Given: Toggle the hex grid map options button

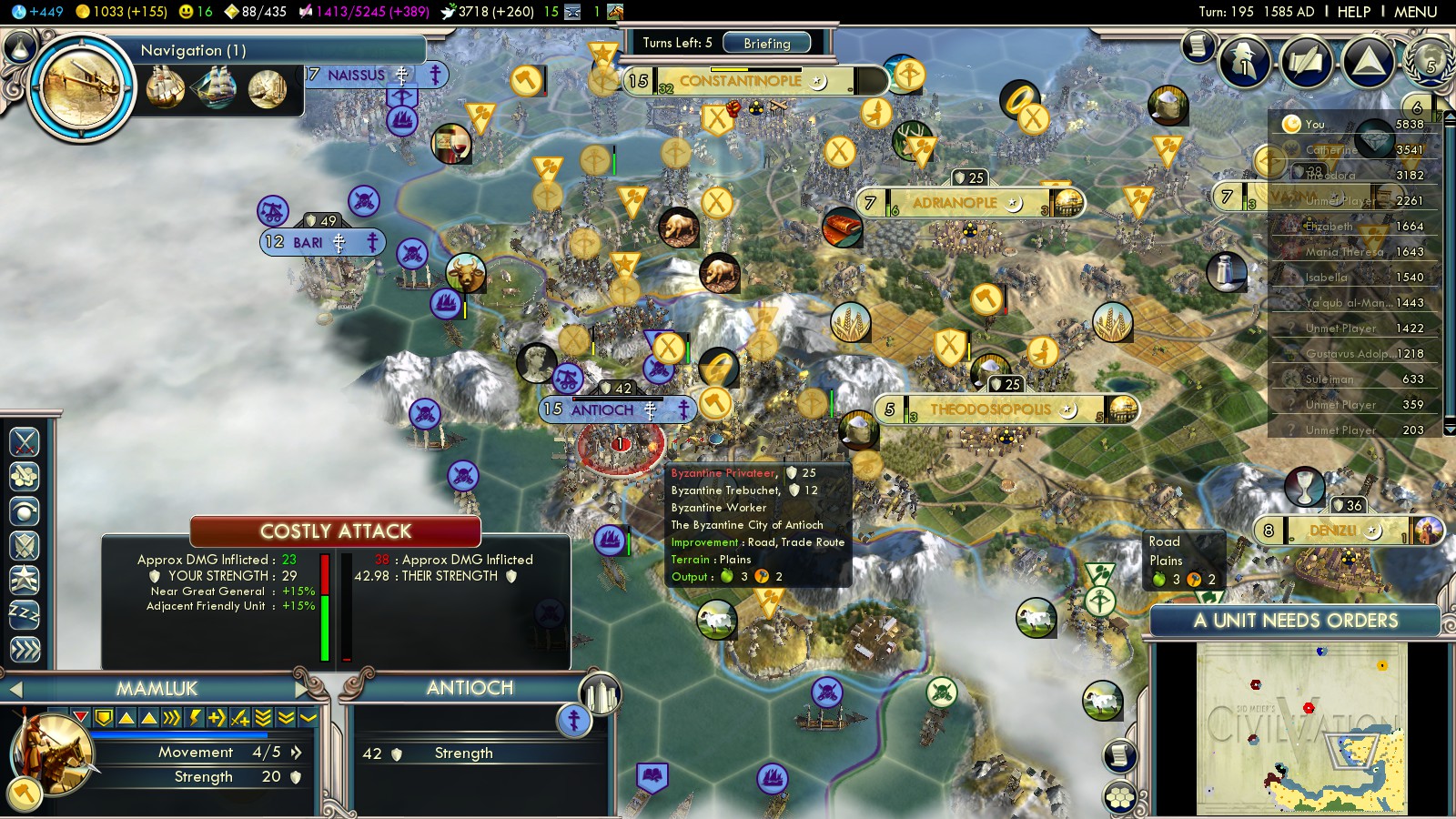Looking at the screenshot, I should tap(1120, 798).
